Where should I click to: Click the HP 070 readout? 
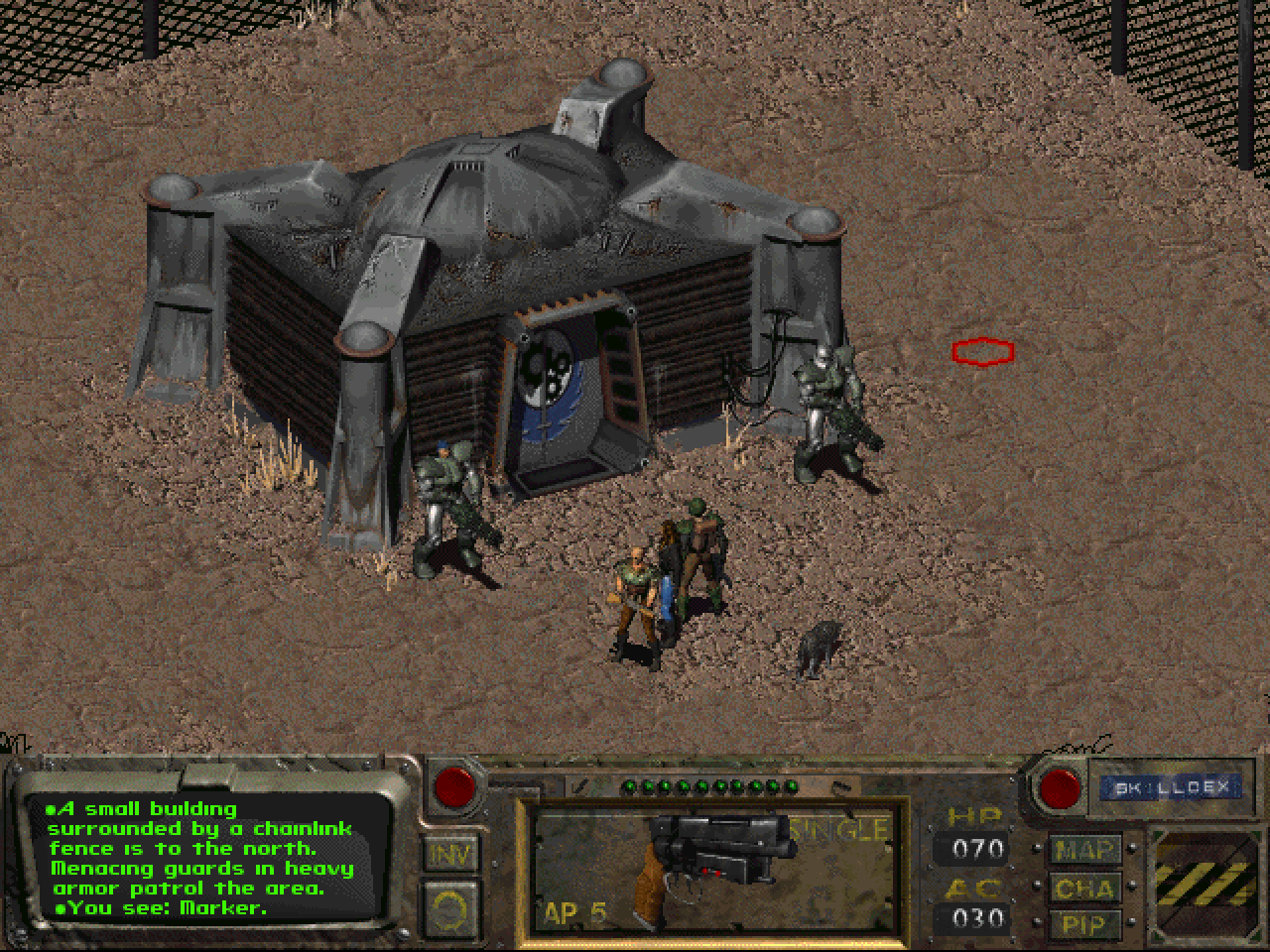pos(976,850)
